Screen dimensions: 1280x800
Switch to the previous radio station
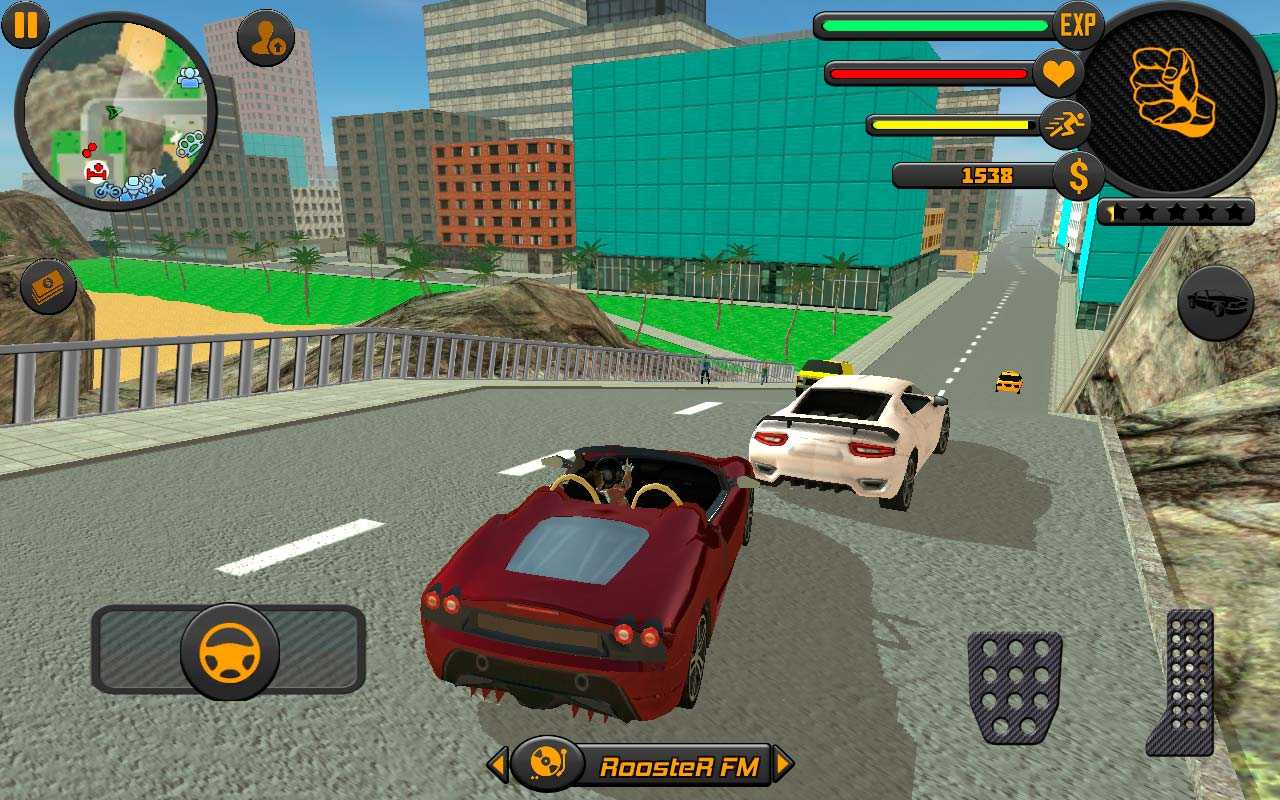click(498, 766)
